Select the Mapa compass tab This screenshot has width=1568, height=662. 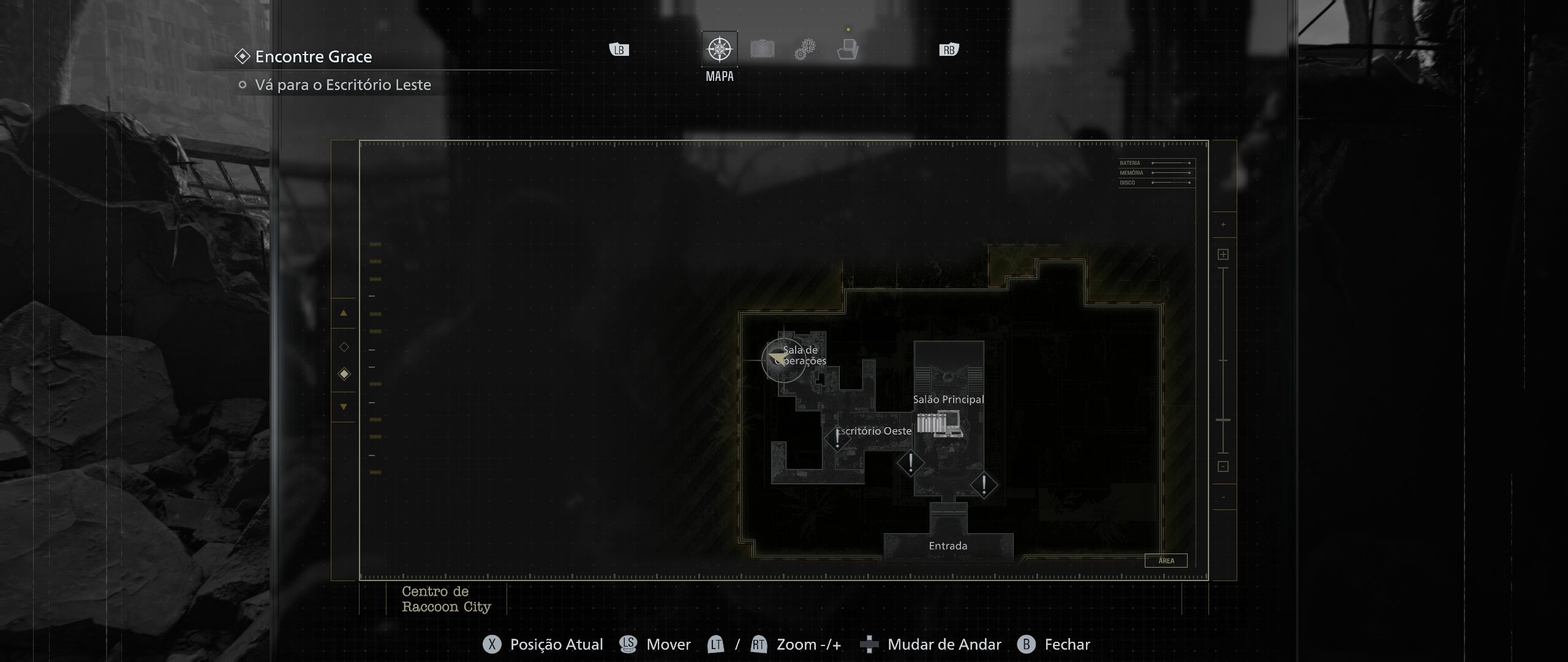coord(719,49)
